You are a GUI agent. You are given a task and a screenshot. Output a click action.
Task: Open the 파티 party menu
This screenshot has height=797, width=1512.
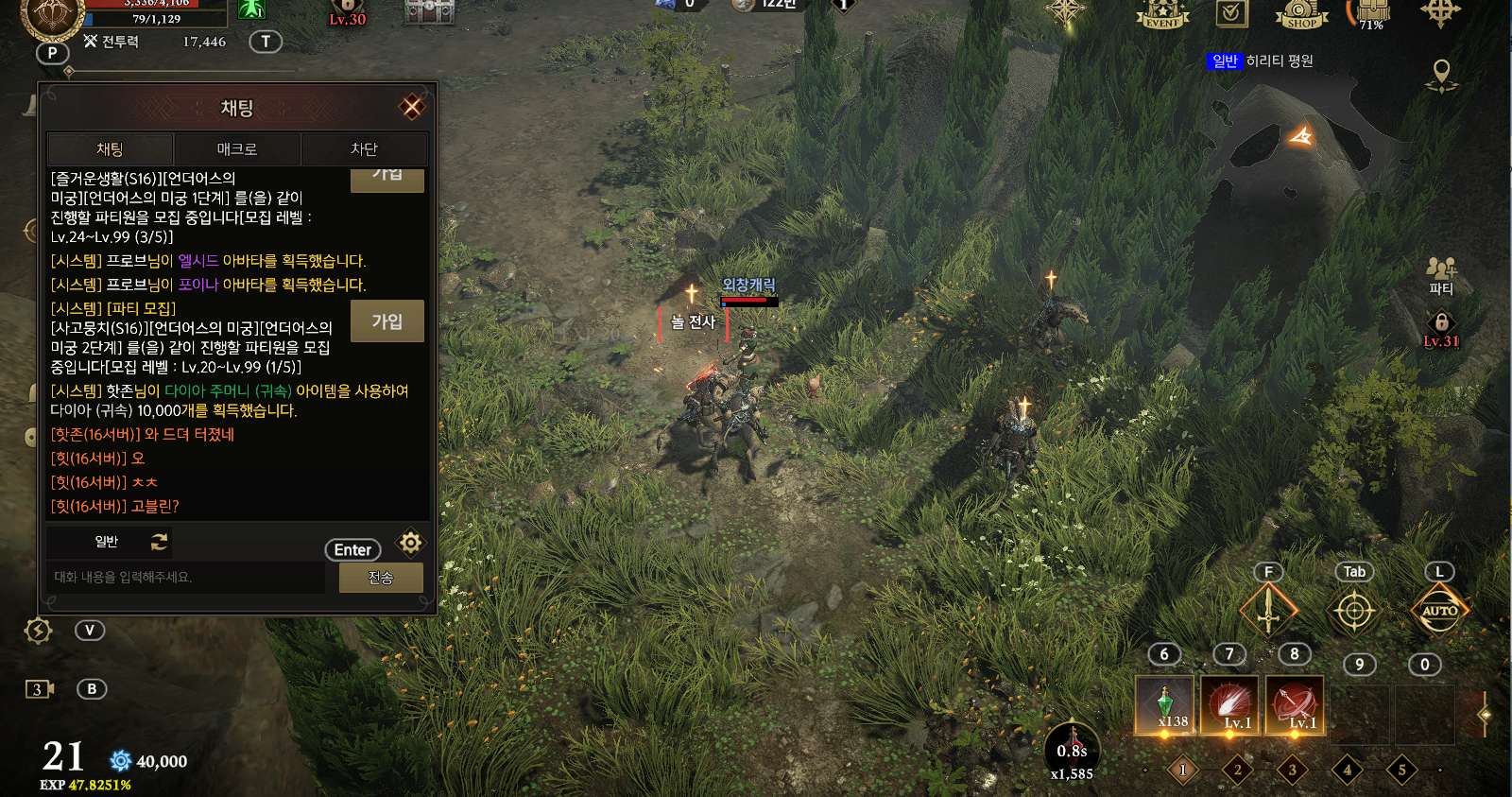click(1440, 275)
